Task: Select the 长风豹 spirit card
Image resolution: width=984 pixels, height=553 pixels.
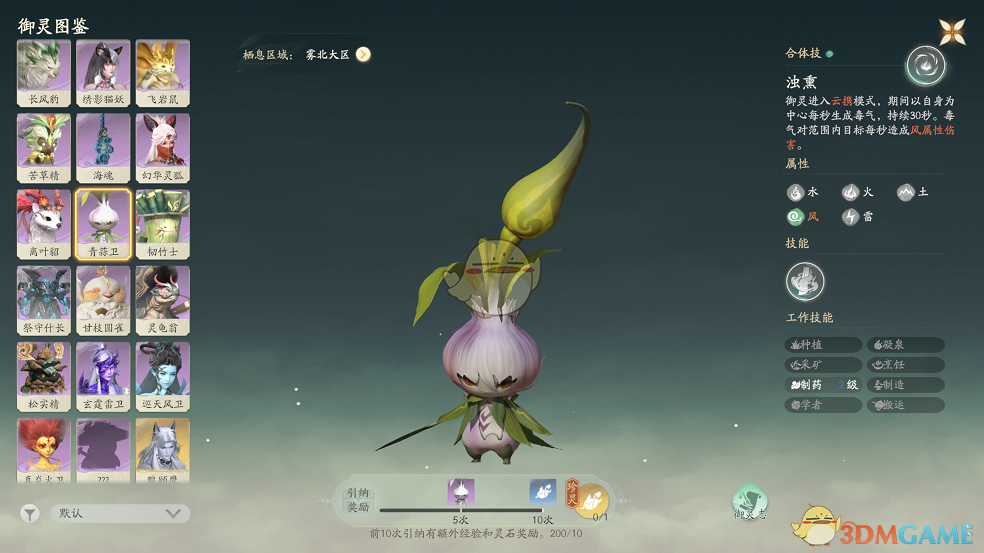Action: pyautogui.click(x=44, y=73)
